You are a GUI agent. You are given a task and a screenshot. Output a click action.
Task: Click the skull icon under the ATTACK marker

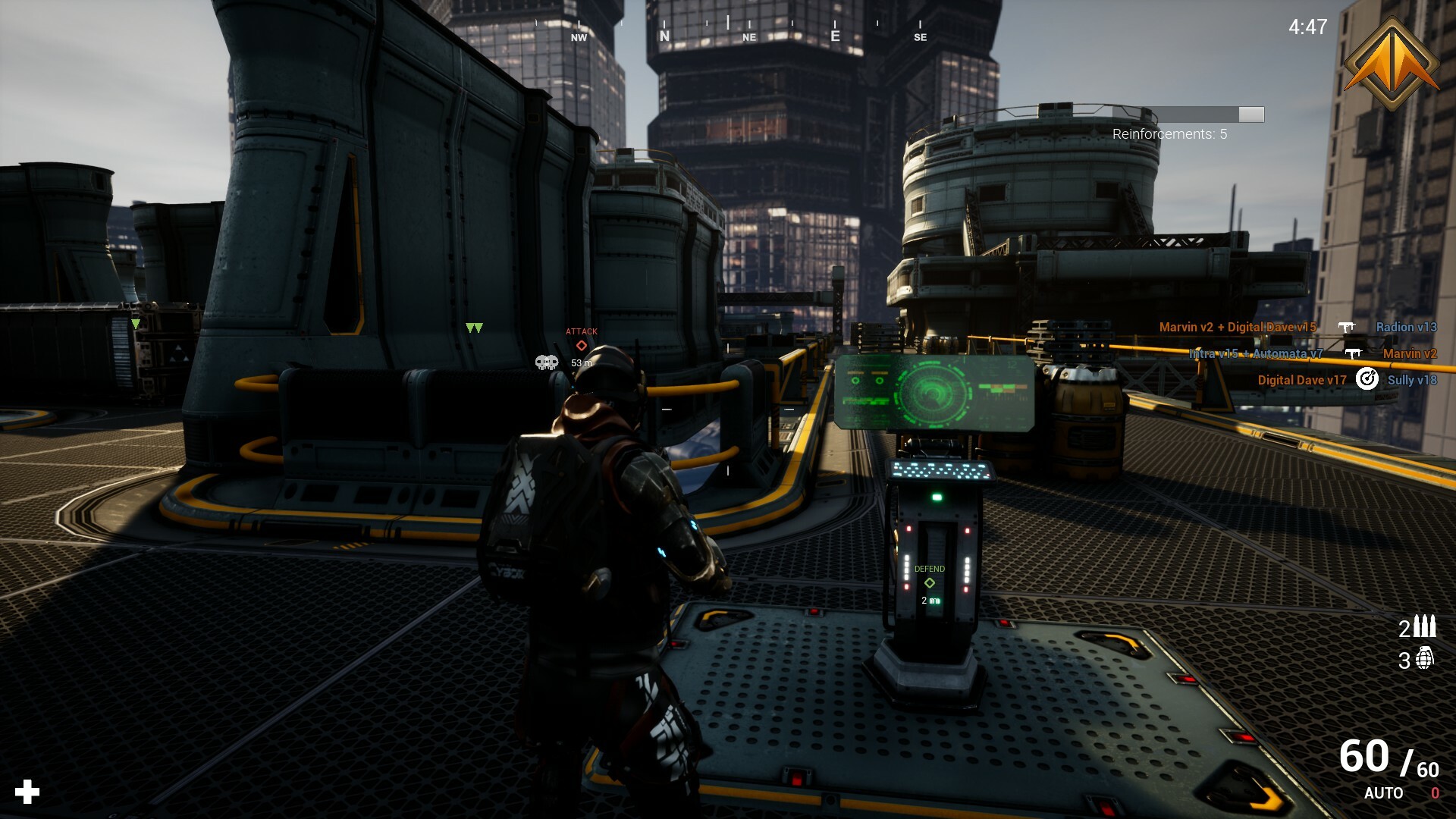click(545, 362)
